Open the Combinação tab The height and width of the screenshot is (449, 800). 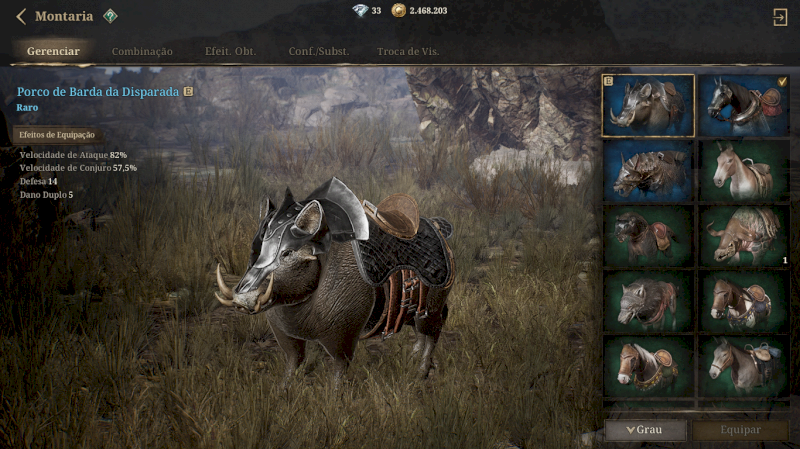[x=142, y=51]
